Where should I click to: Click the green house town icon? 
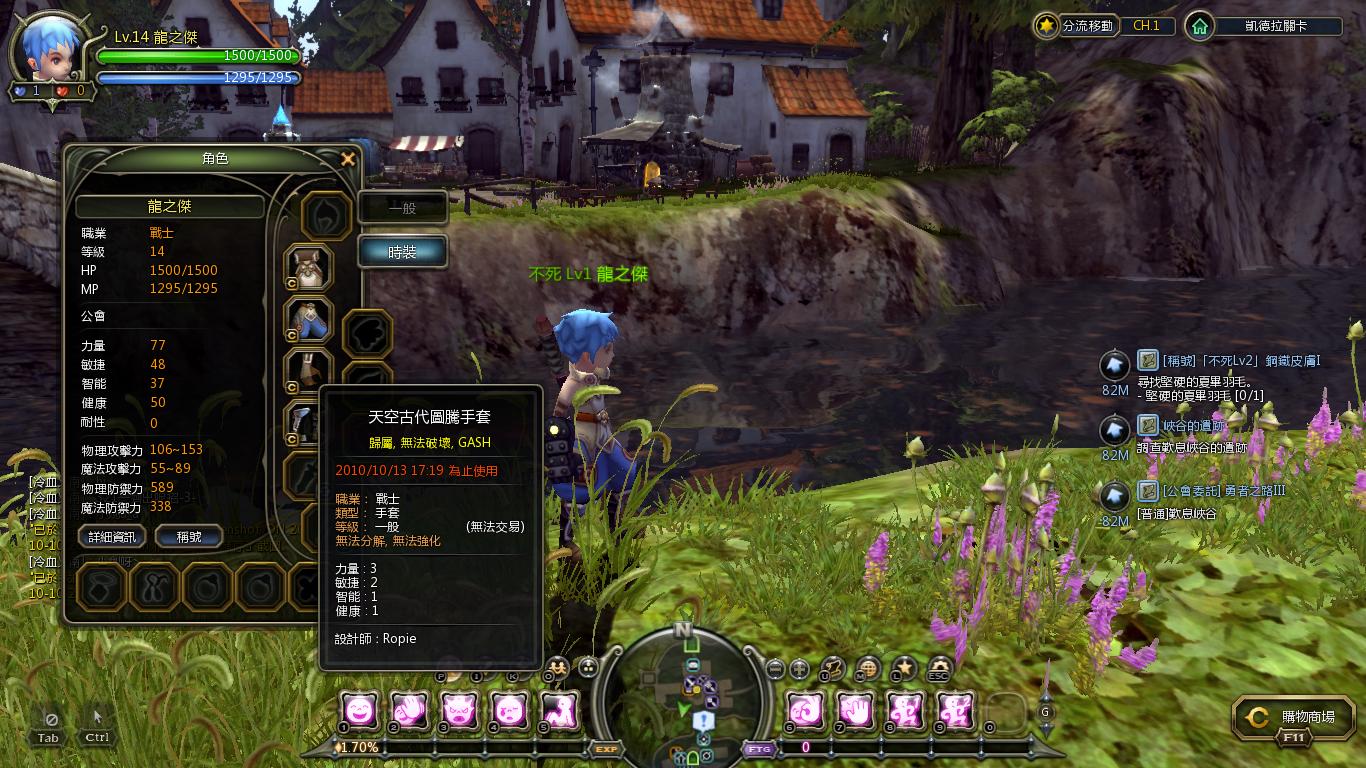pyautogui.click(x=1198, y=26)
